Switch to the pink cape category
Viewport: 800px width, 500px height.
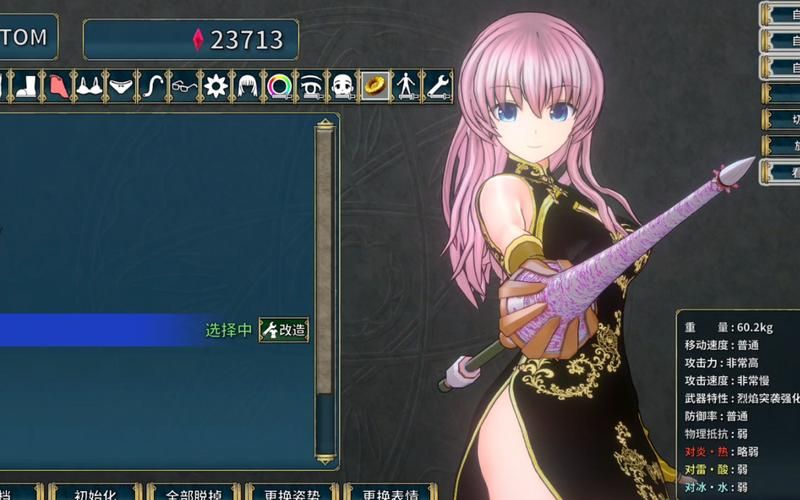click(59, 86)
